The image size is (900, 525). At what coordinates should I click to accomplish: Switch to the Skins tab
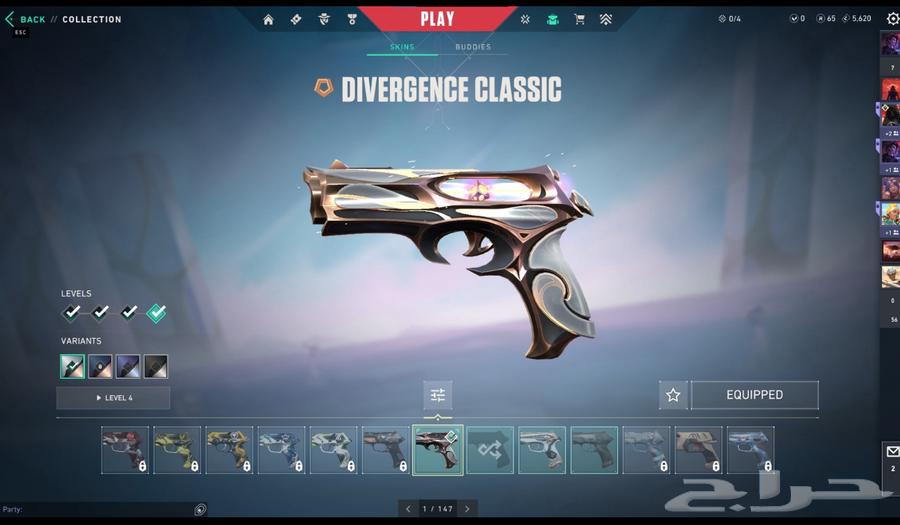click(x=402, y=47)
